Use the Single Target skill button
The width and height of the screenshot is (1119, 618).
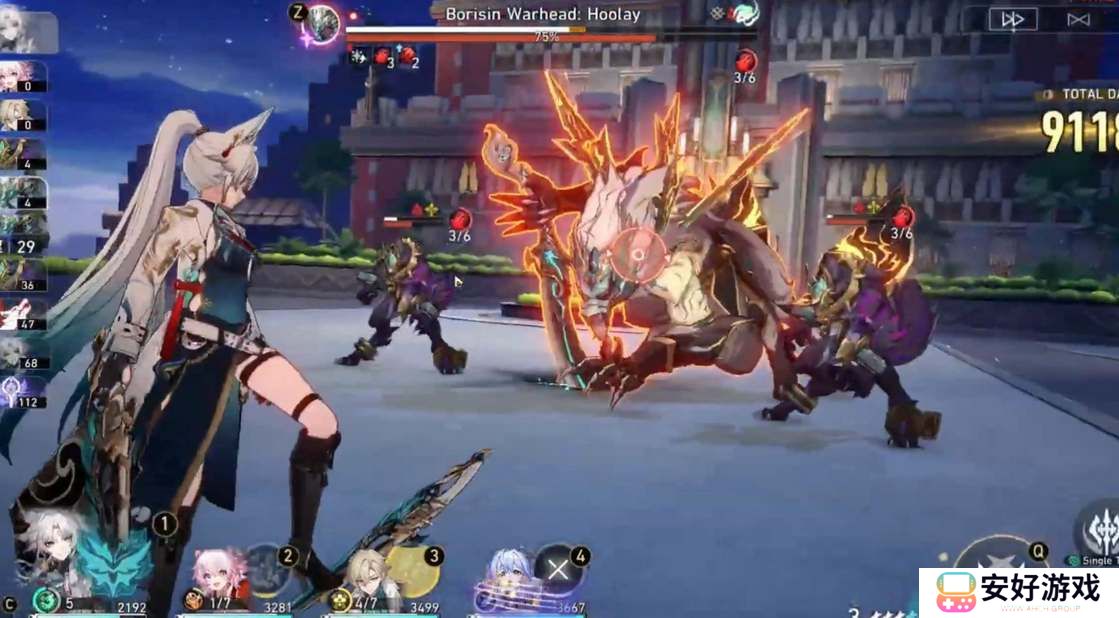point(1096,528)
